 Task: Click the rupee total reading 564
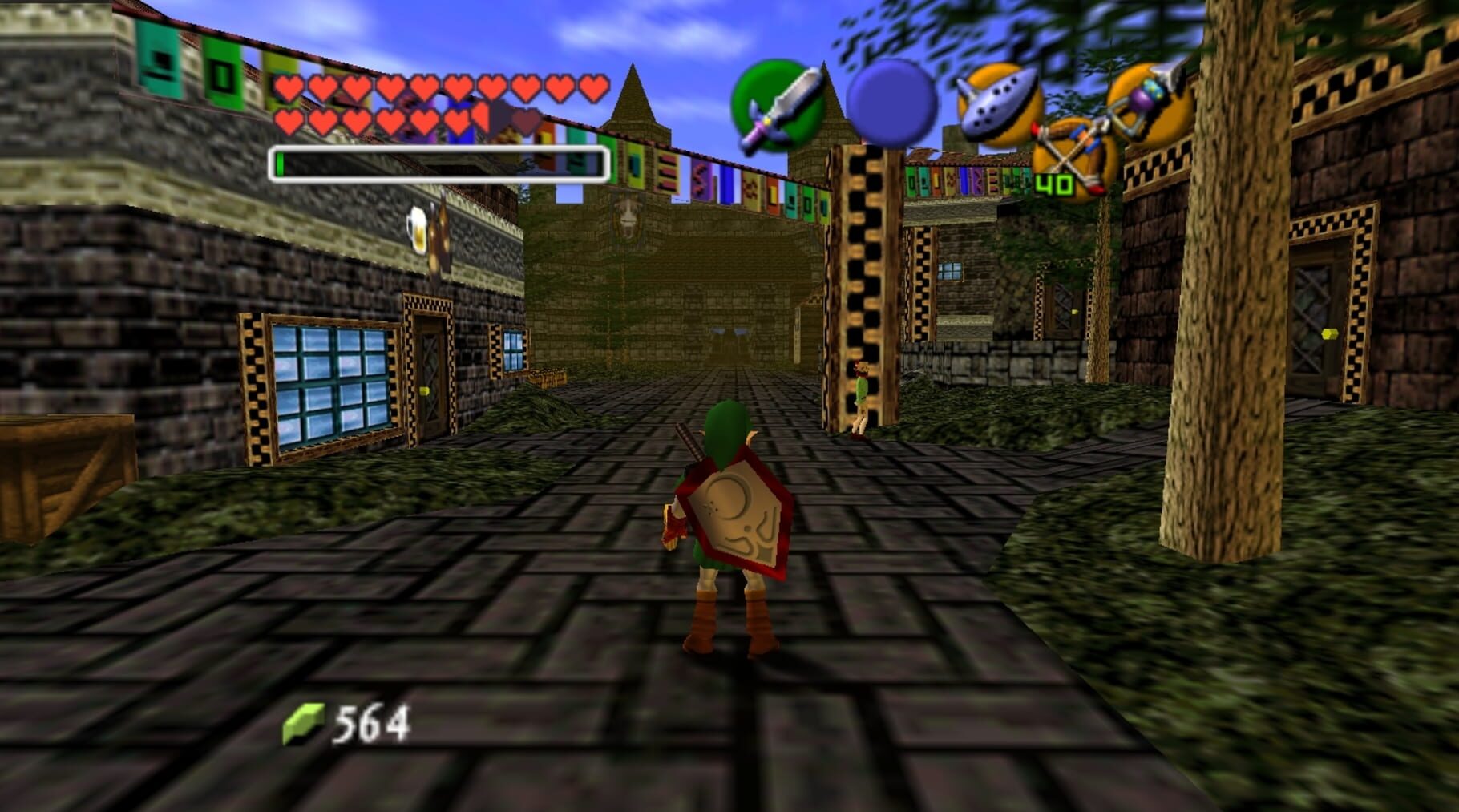click(370, 720)
